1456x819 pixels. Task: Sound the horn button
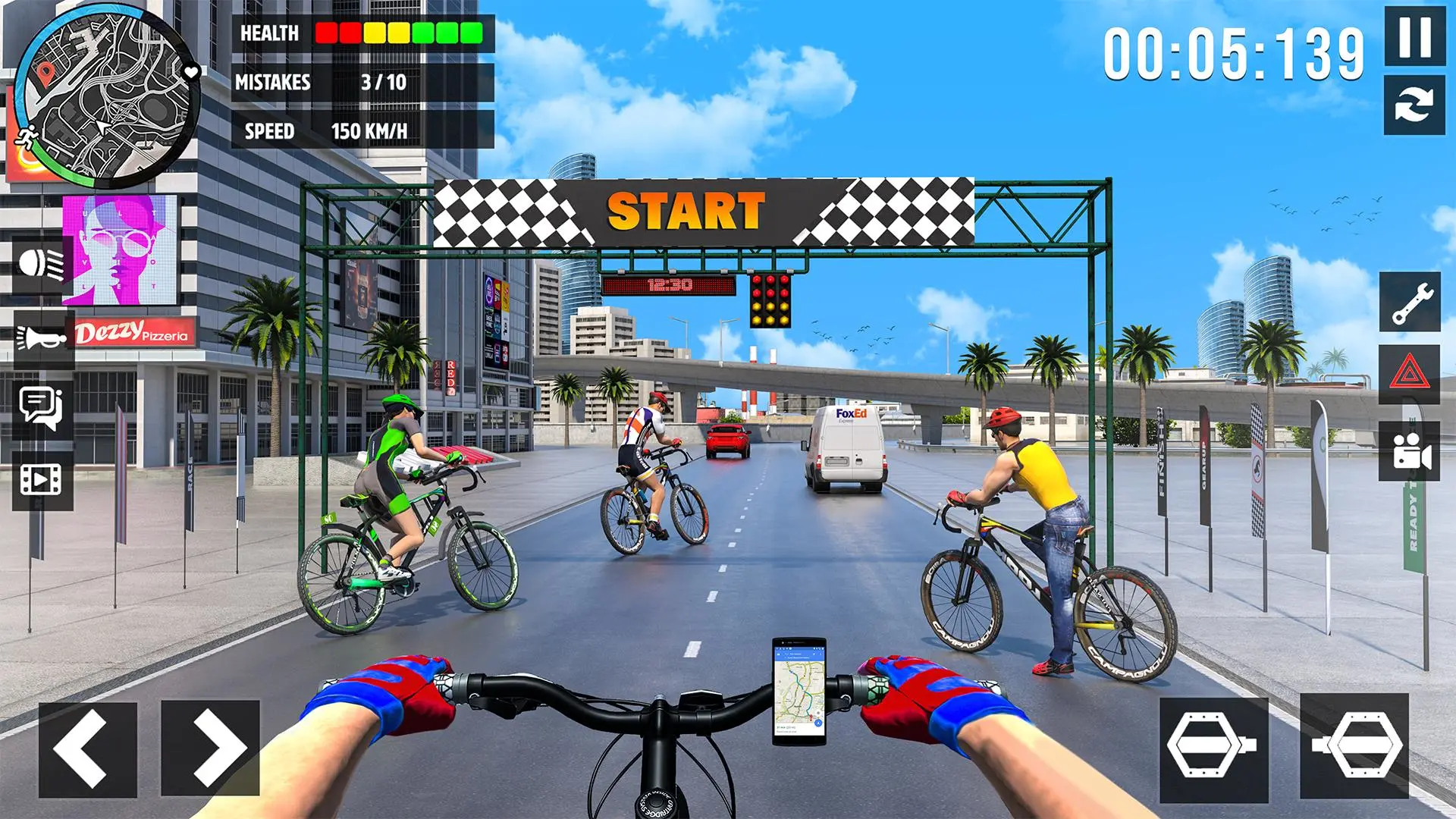[x=42, y=337]
